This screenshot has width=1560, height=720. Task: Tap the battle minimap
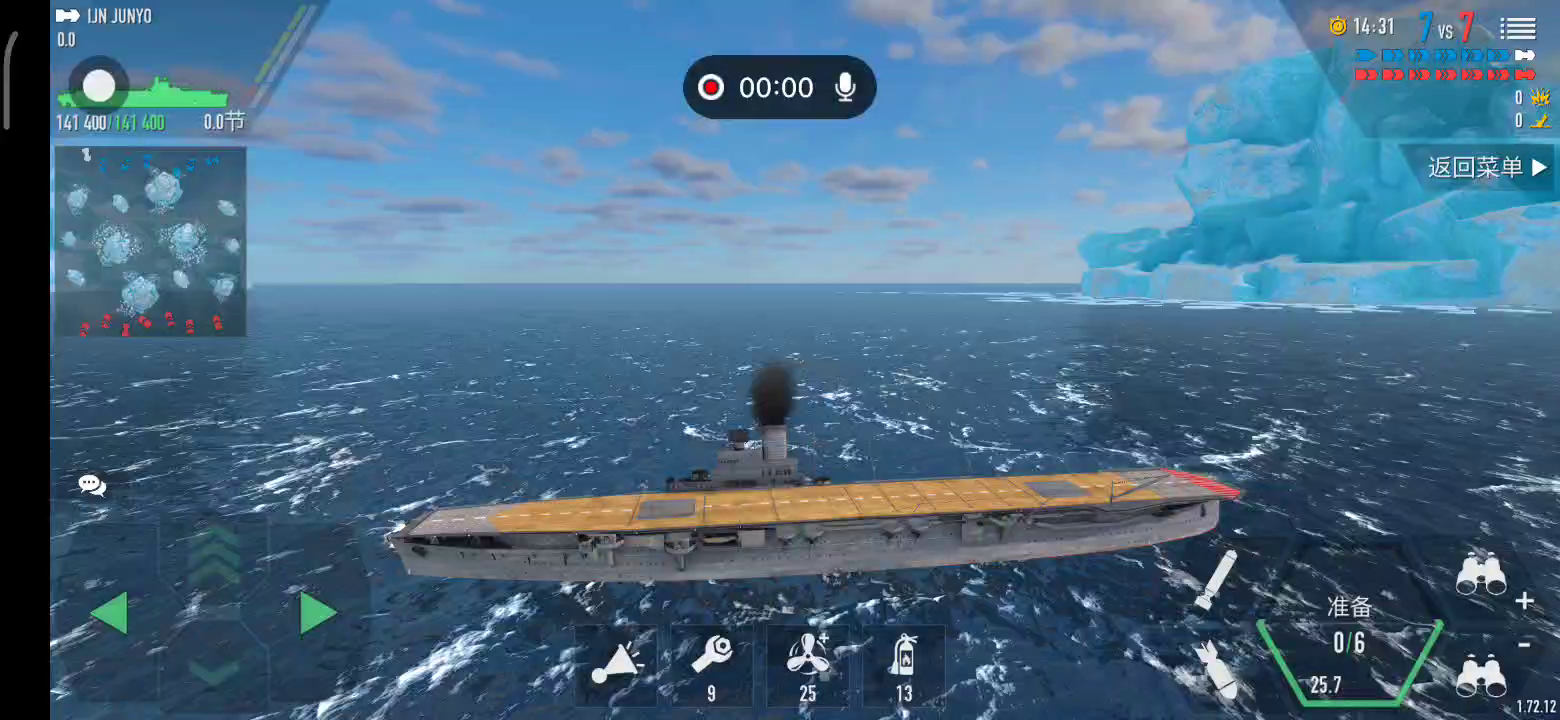[x=150, y=241]
